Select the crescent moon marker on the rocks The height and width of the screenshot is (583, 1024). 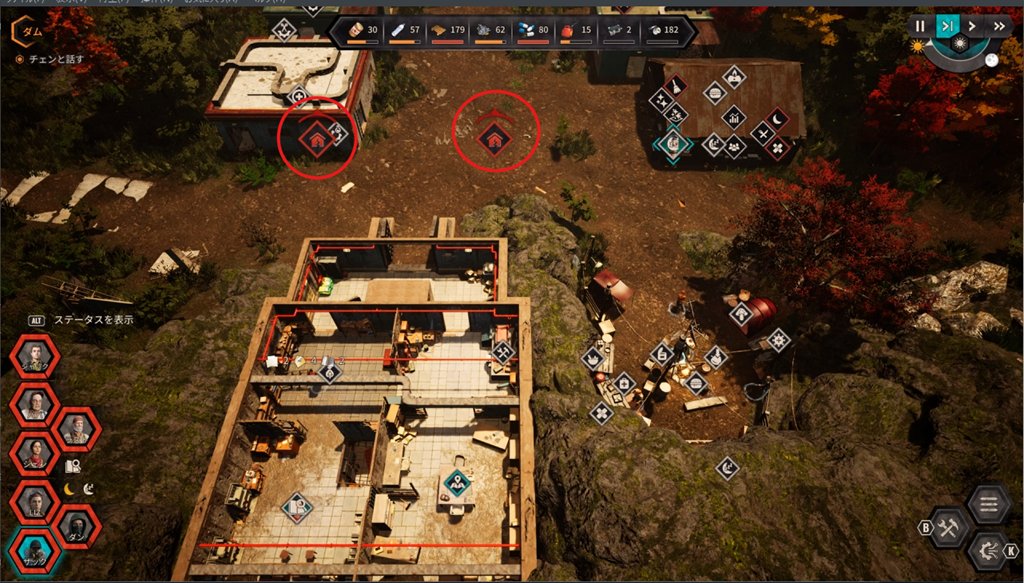(x=728, y=467)
